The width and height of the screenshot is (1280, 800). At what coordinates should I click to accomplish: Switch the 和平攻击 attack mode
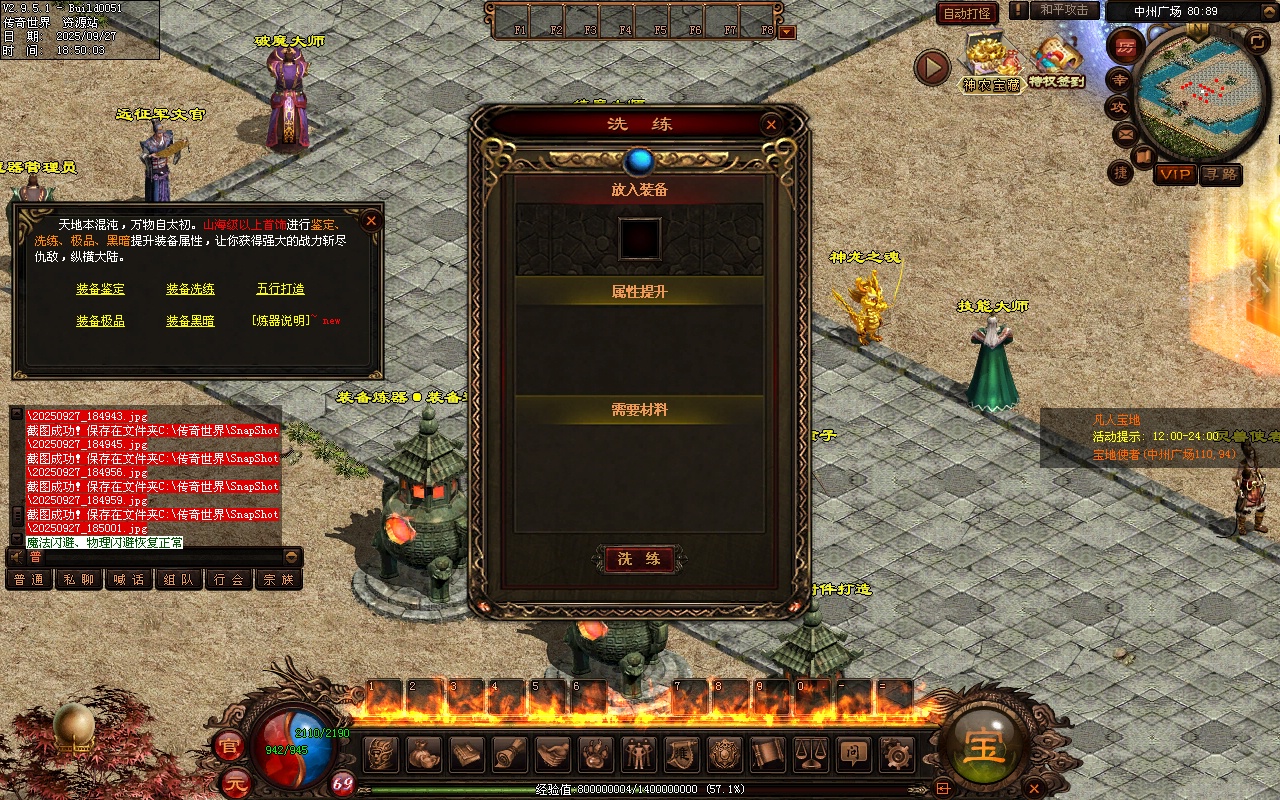(x=1063, y=10)
